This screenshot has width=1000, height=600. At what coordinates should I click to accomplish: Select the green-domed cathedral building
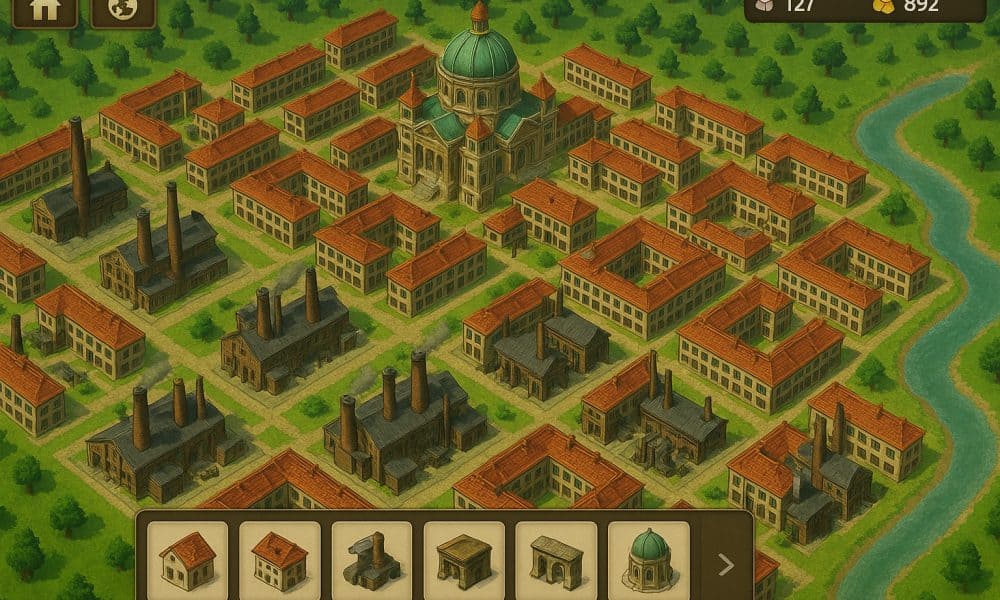click(648, 558)
